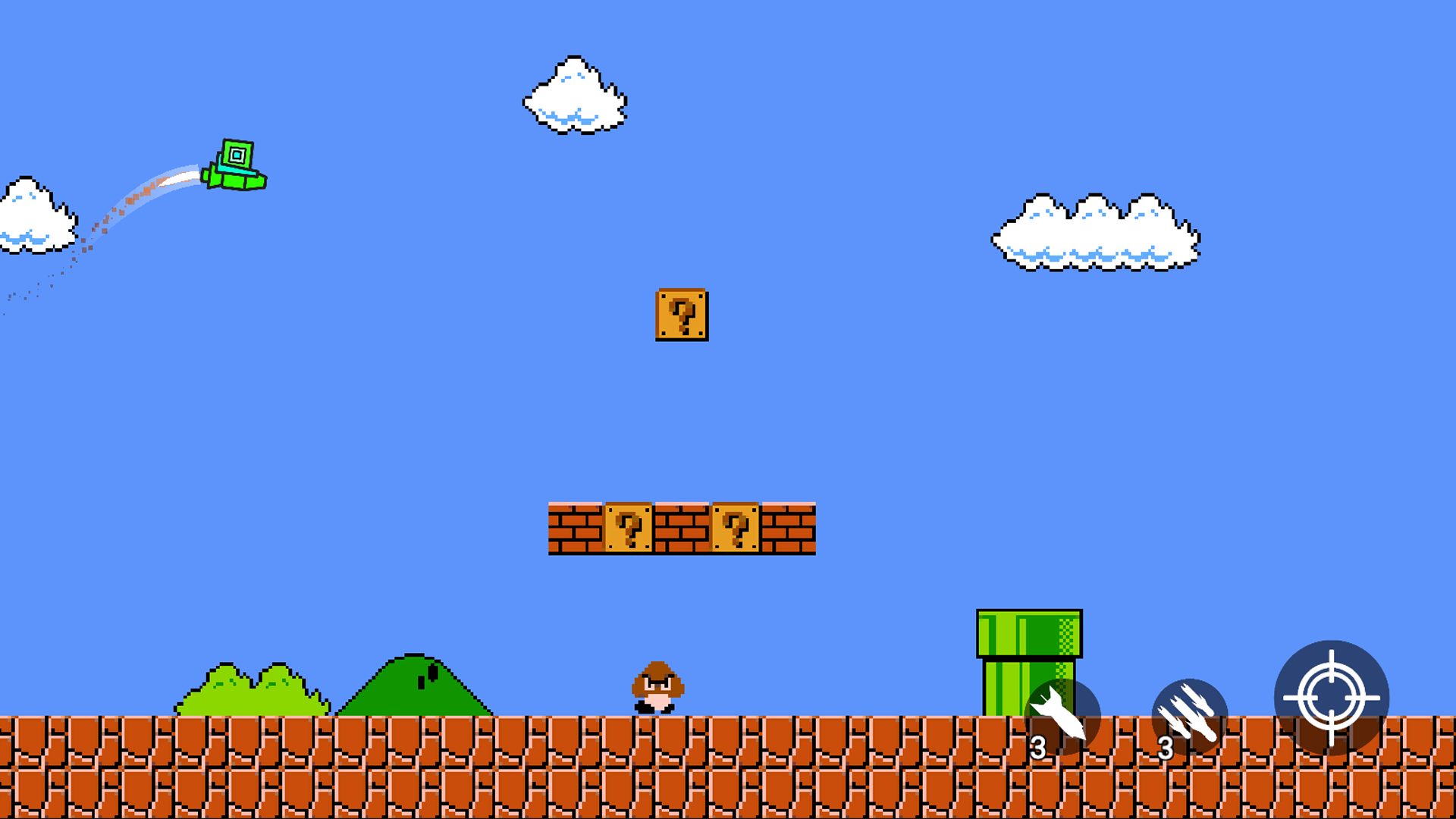This screenshot has height=819, width=1456.
Task: Click the brick segment between the question blocks
Action: click(680, 529)
